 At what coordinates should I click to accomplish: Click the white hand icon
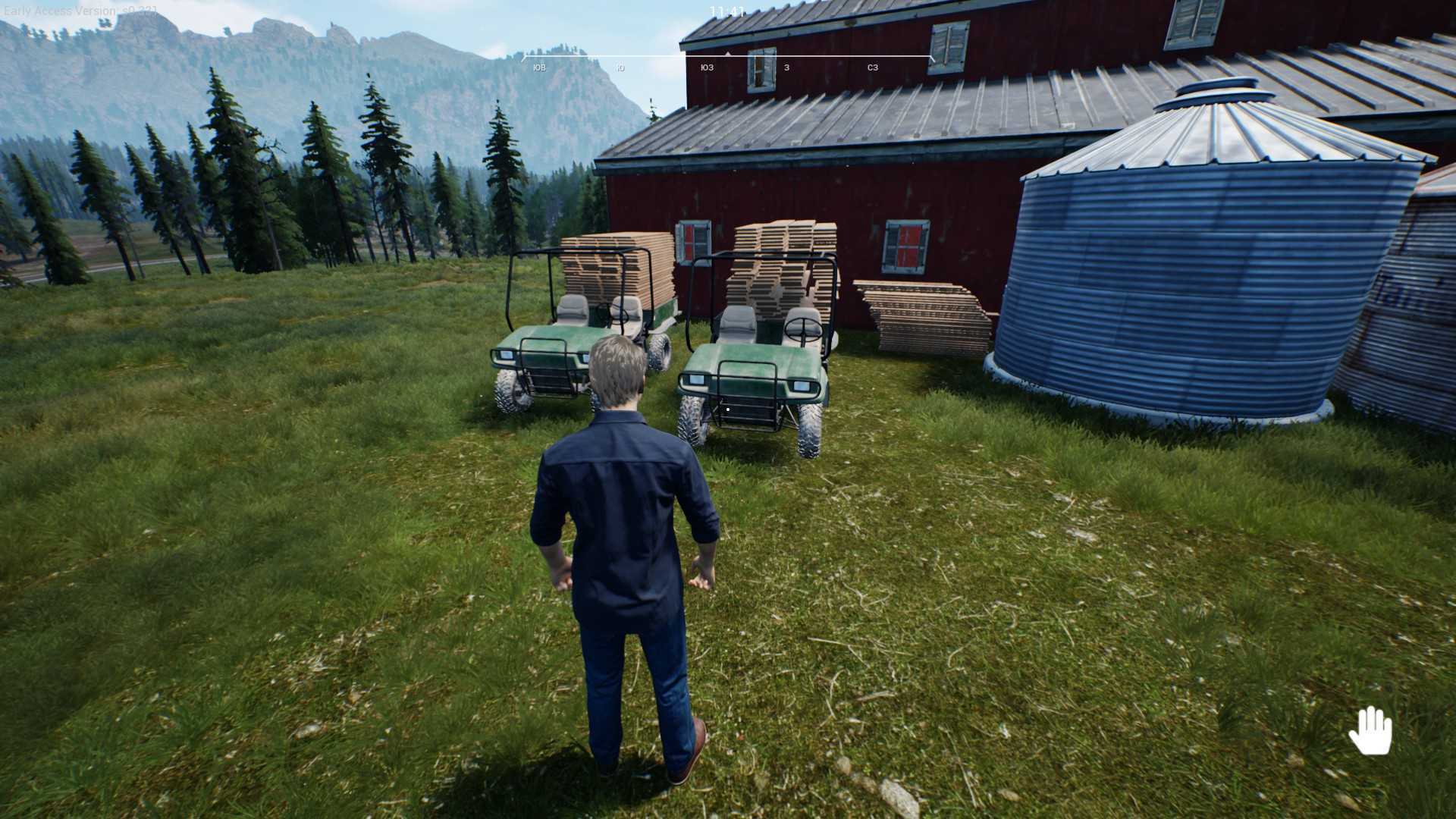(1370, 730)
